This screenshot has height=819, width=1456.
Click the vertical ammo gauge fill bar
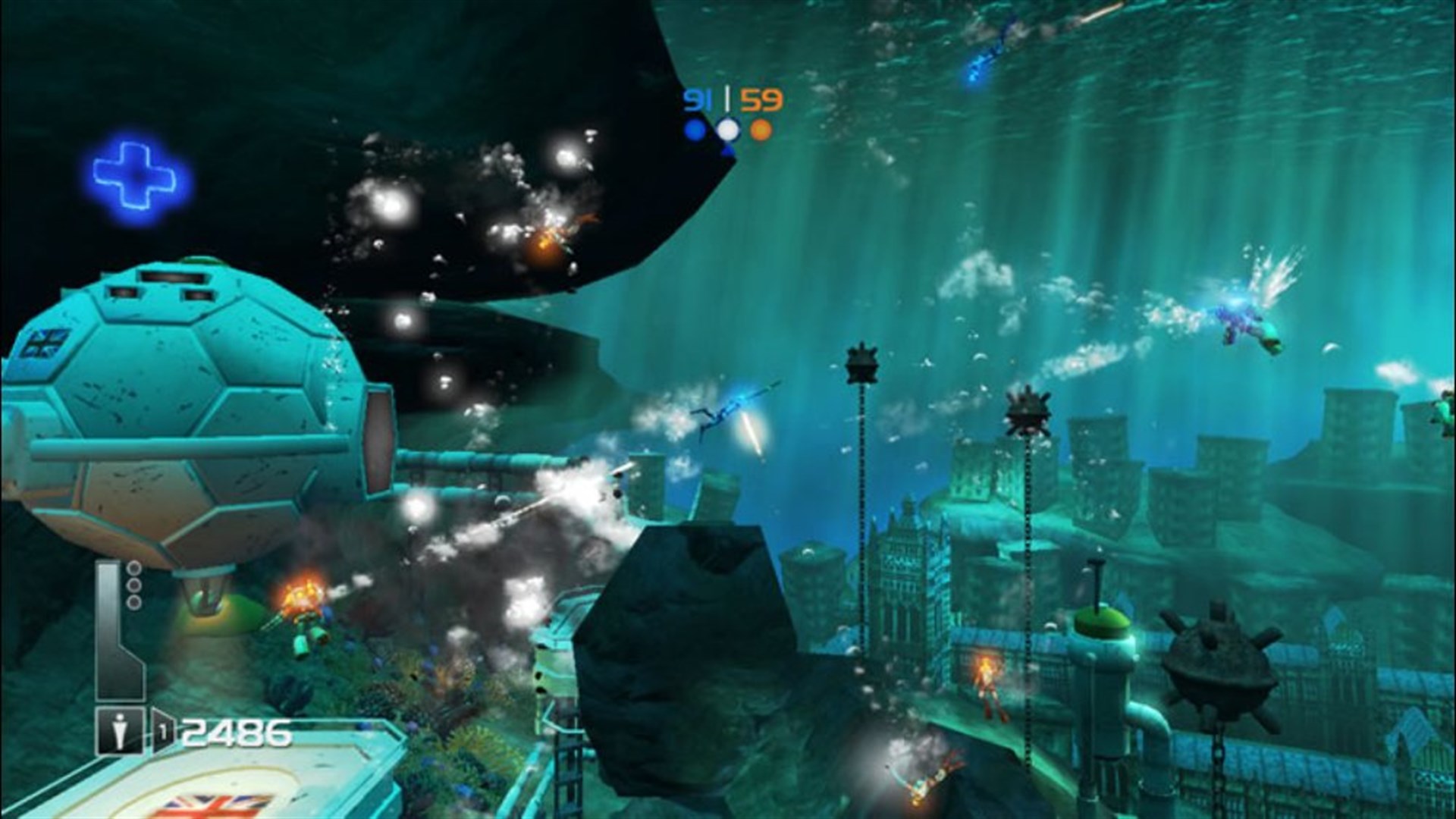pos(107,622)
